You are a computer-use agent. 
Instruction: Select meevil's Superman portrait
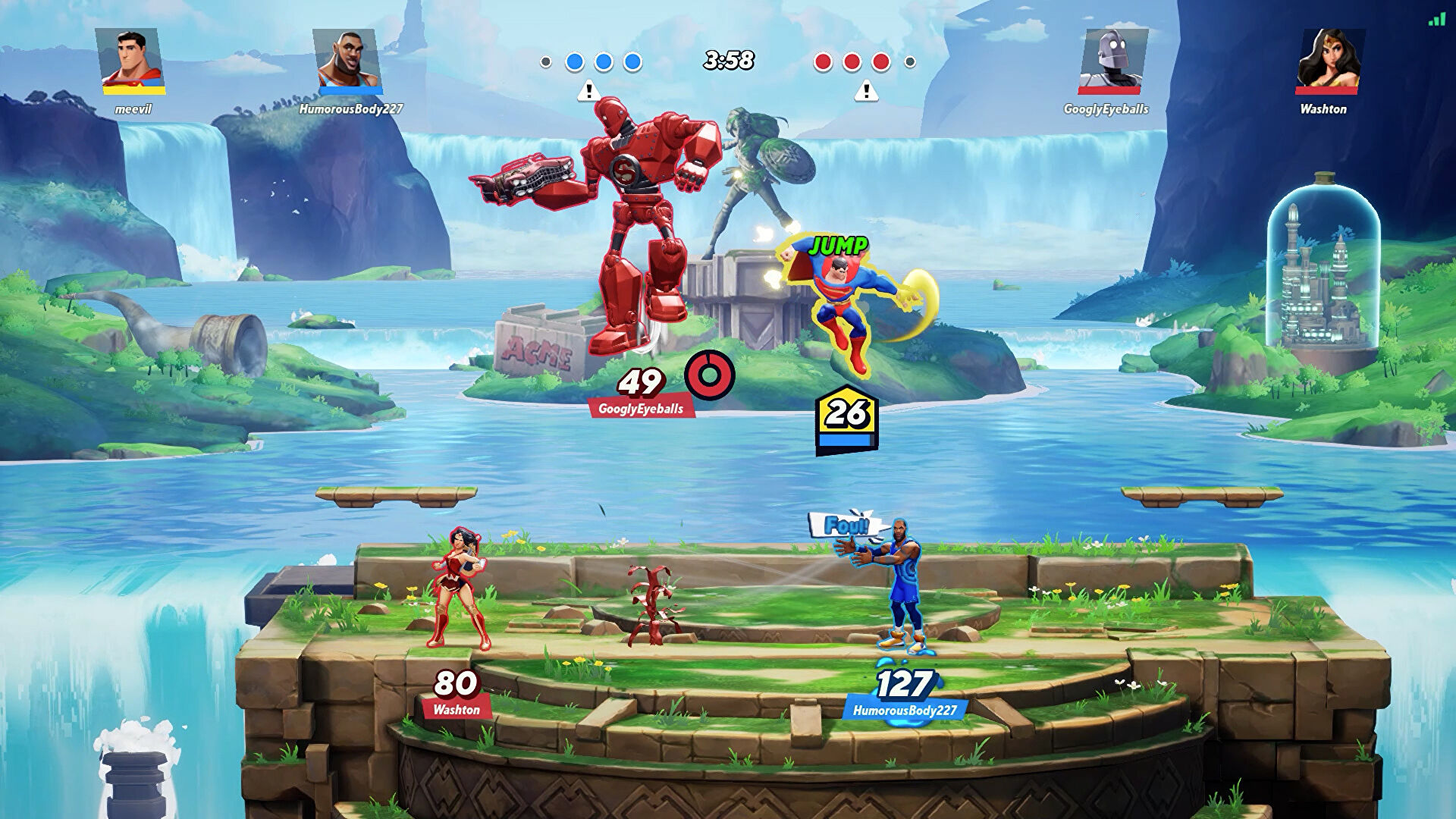tap(133, 61)
